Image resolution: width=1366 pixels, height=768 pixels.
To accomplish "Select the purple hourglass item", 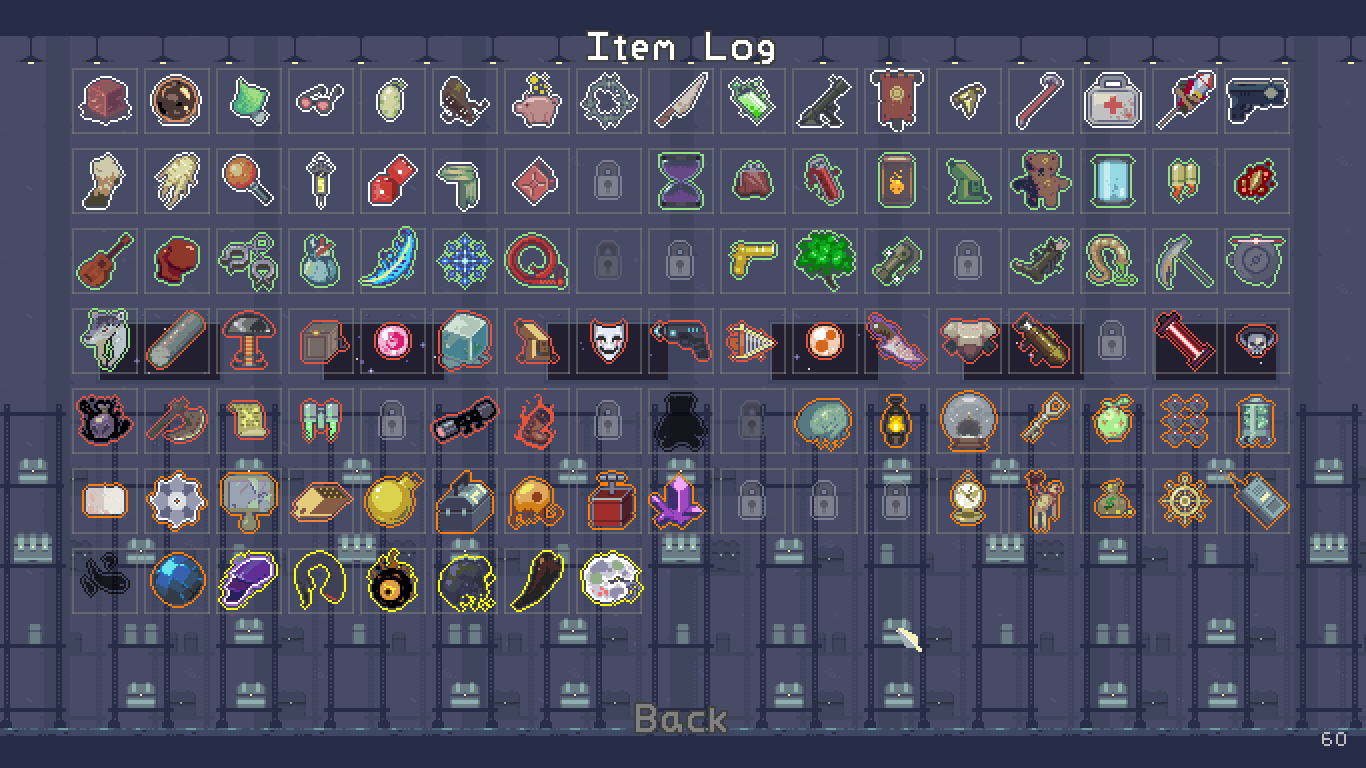I will (679, 181).
